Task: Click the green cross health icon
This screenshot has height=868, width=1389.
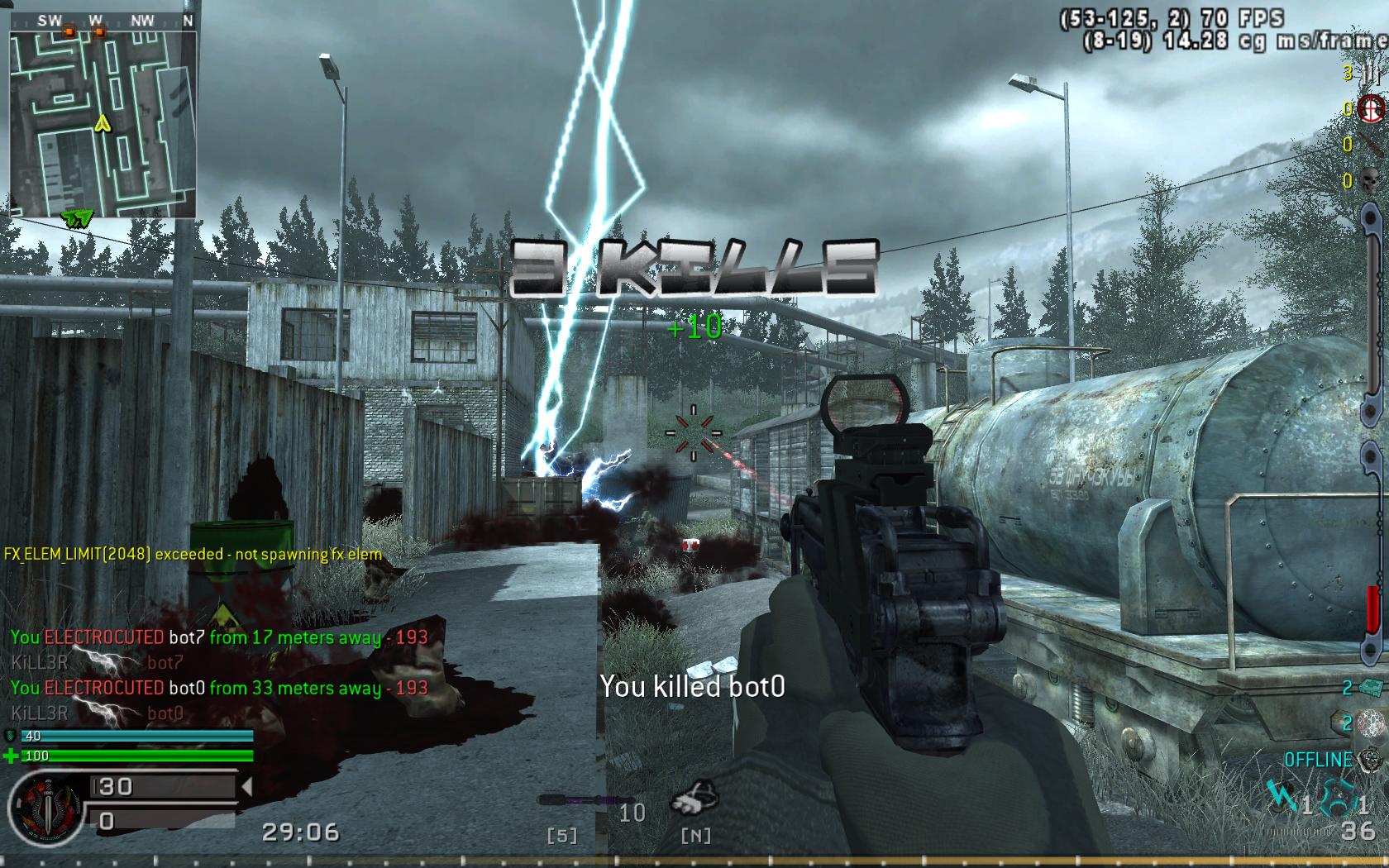Action: (11, 756)
